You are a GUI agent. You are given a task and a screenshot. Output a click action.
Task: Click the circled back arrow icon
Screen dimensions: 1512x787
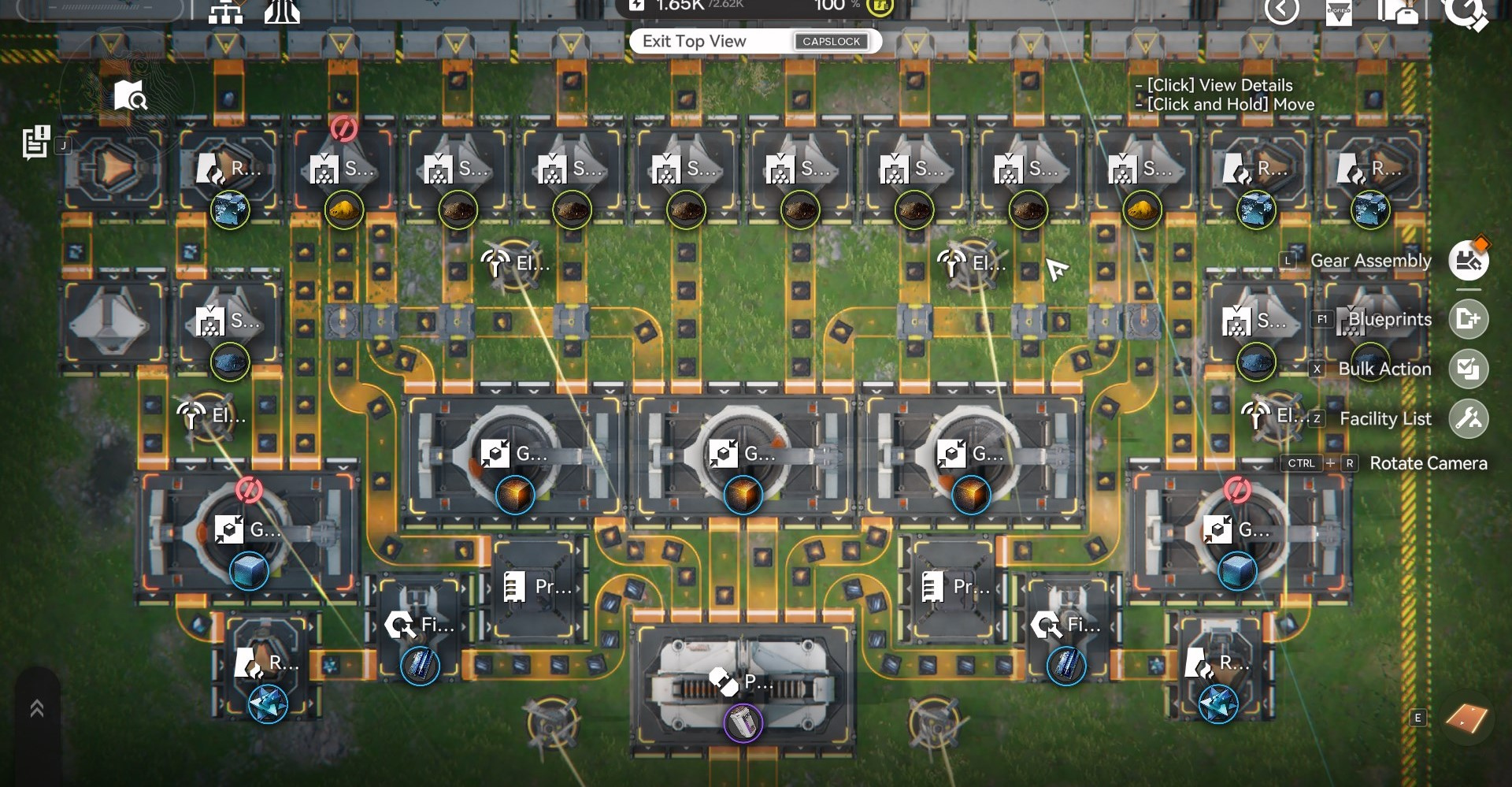(1281, 10)
